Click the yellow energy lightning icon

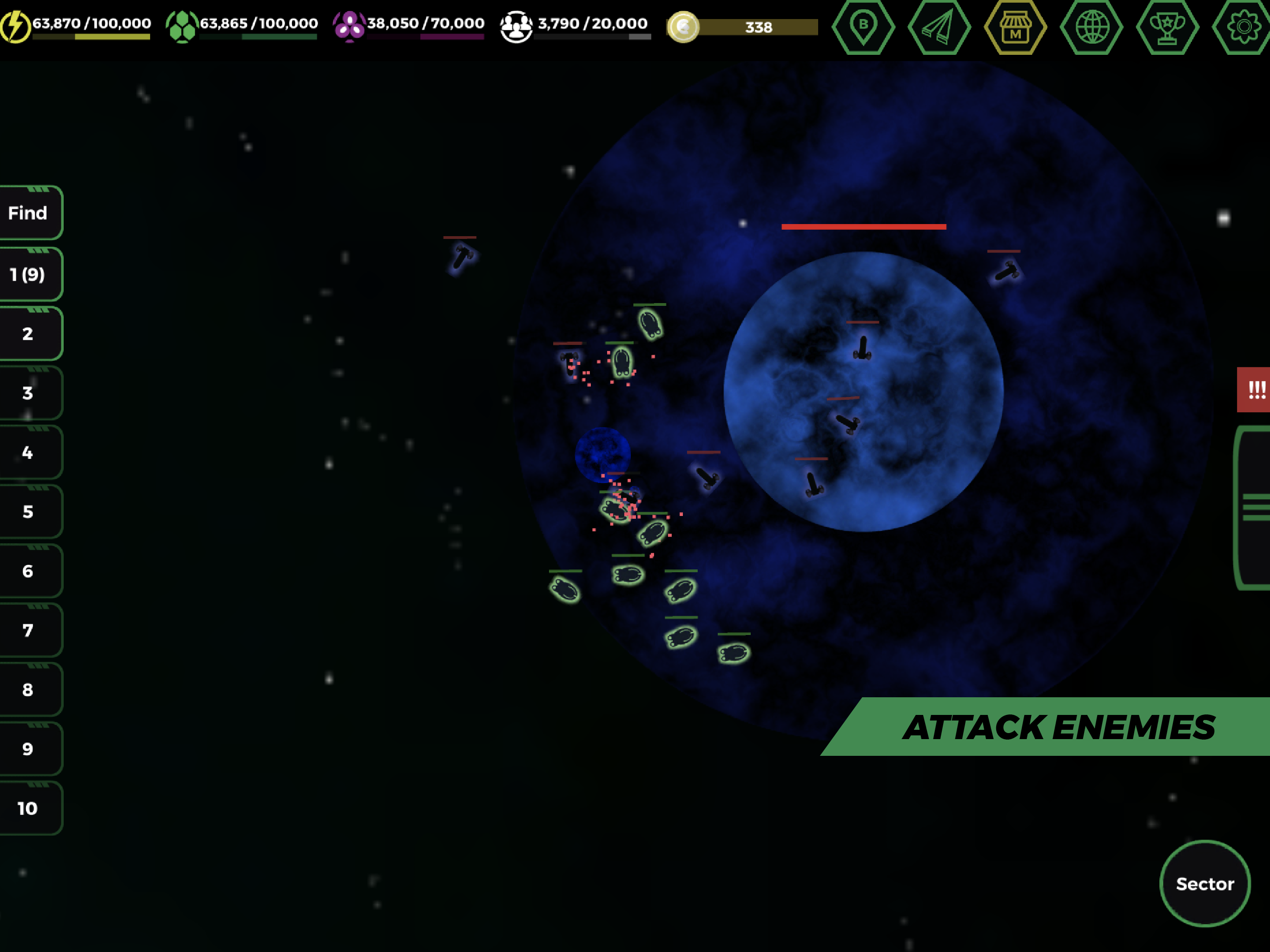pyautogui.click(x=15, y=24)
